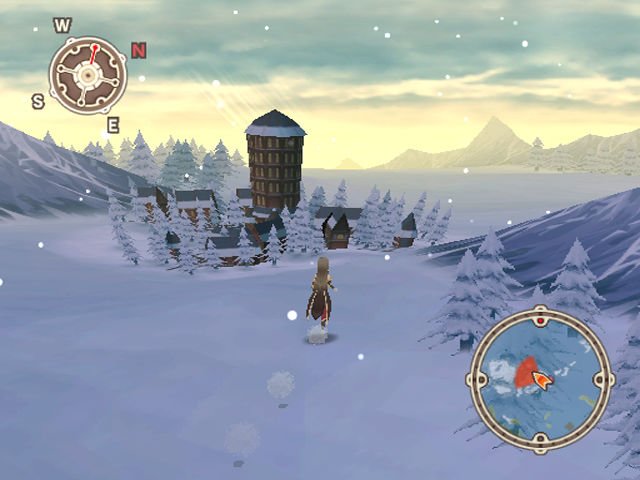Click the compass dial in the corner
640x480 pixels.
click(87, 75)
